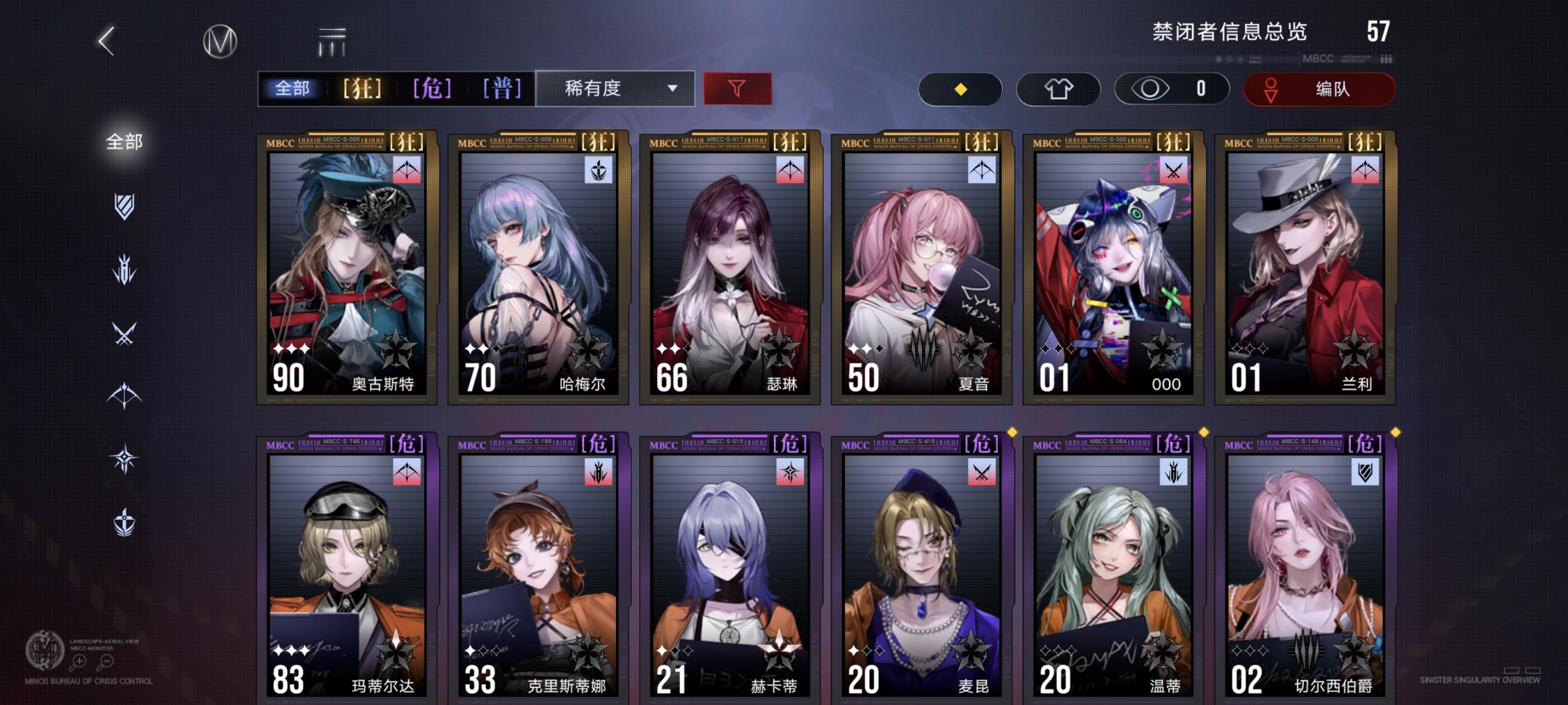Open the 稀有度 sort dropdown

tap(616, 88)
